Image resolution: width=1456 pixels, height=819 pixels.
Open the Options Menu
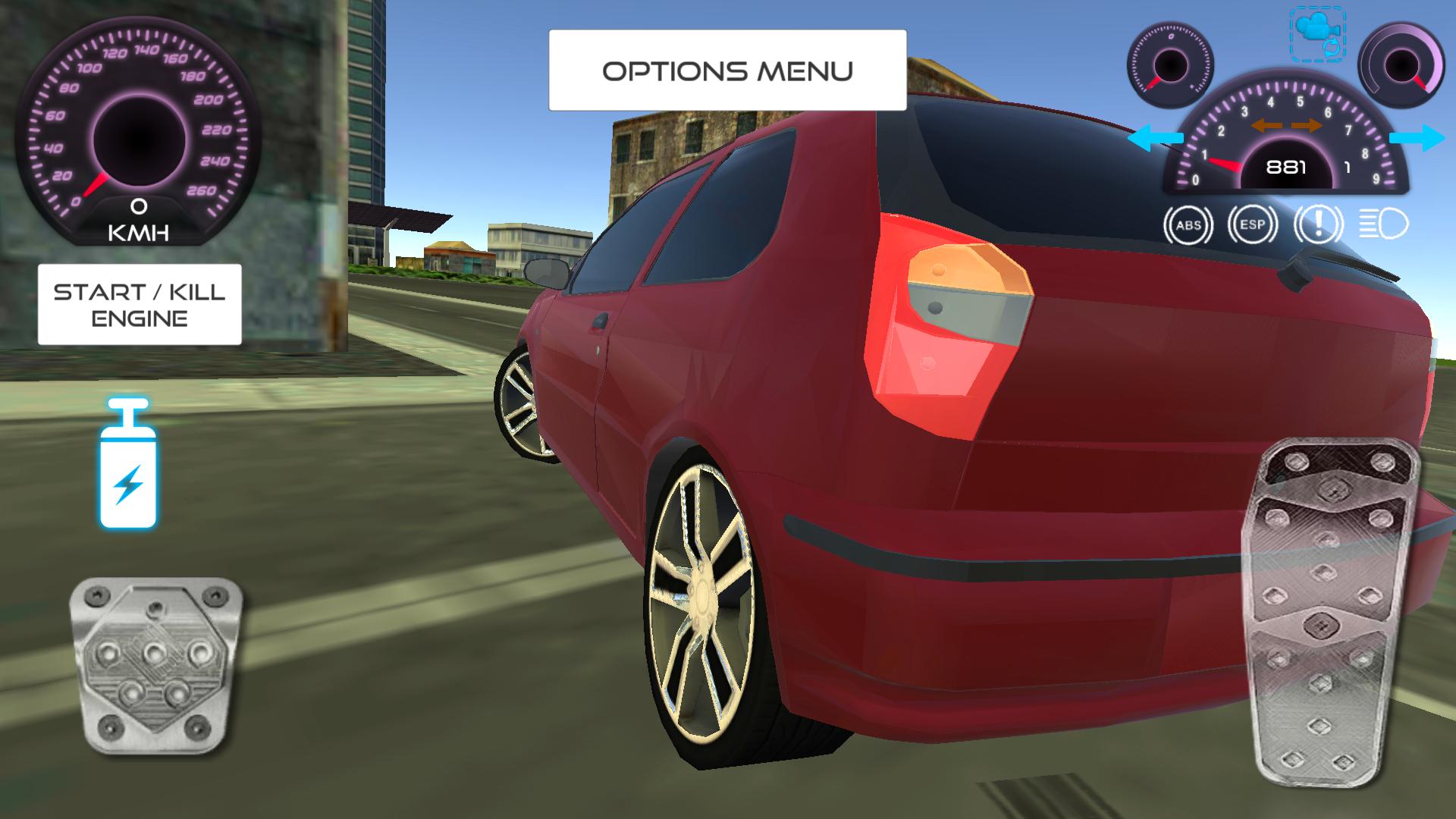point(728,70)
